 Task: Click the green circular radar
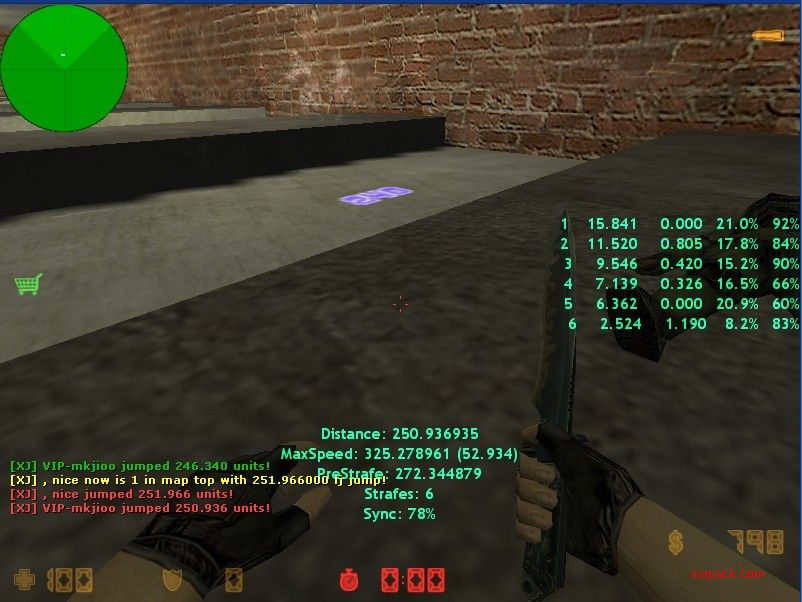(64, 68)
